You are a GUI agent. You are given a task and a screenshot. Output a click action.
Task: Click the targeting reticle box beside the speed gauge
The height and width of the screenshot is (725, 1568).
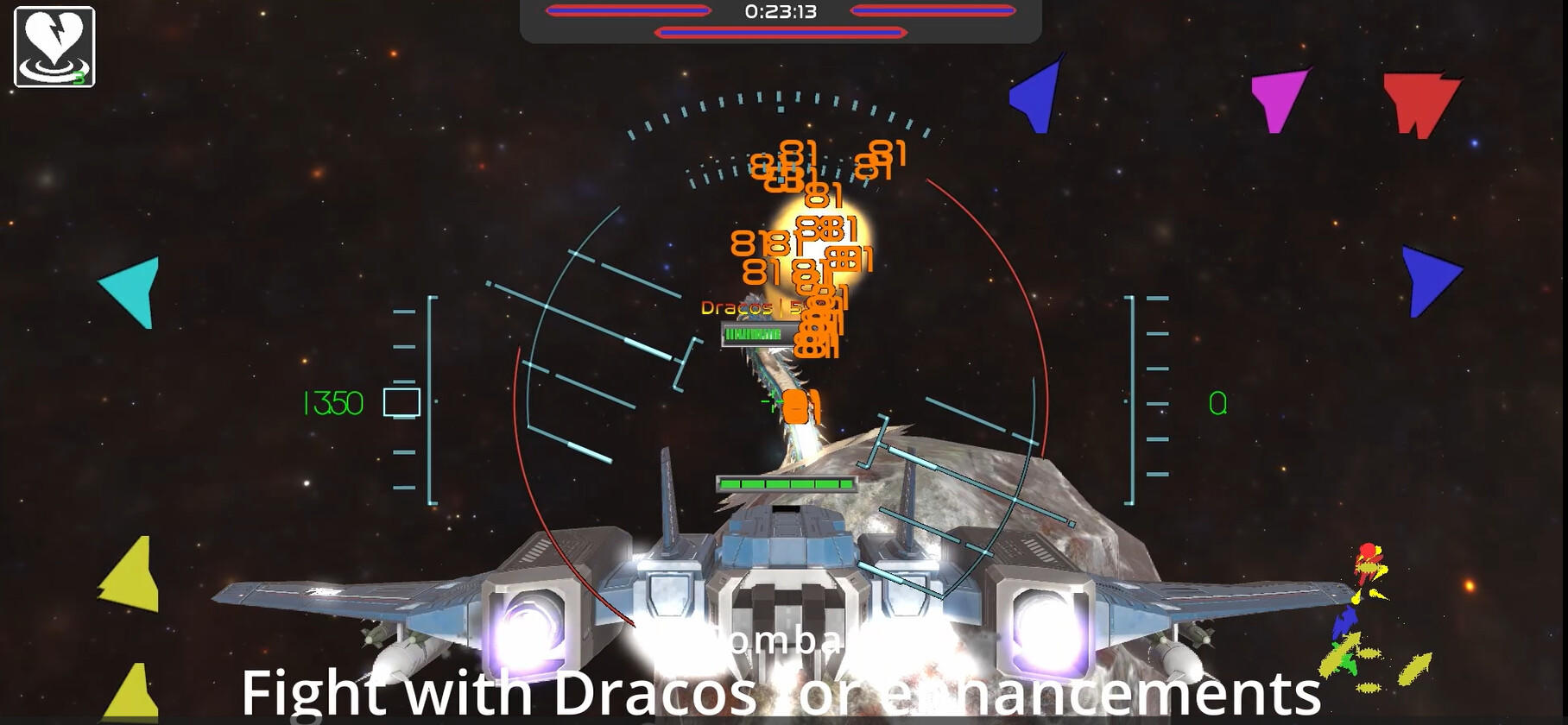(400, 402)
